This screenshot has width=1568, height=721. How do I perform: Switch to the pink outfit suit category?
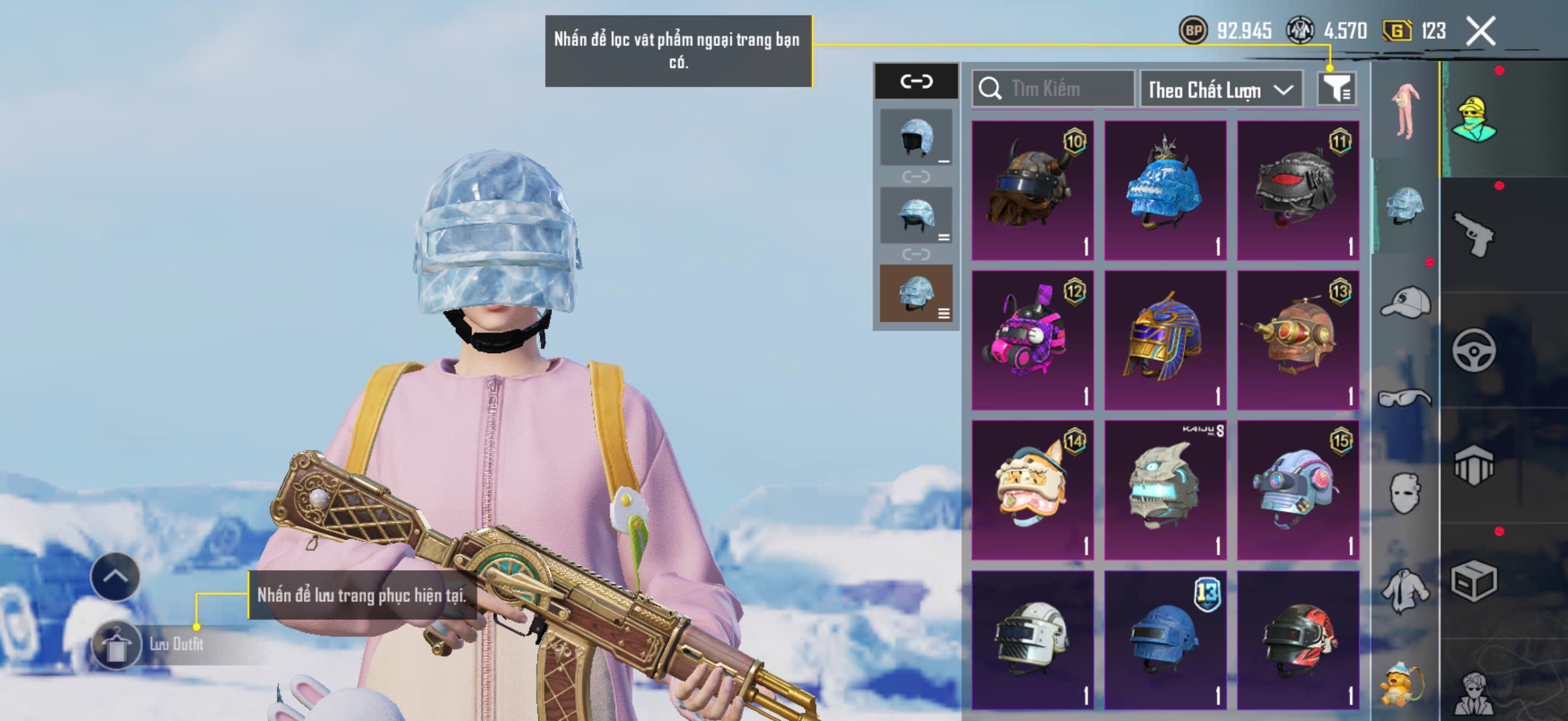pyautogui.click(x=1405, y=111)
